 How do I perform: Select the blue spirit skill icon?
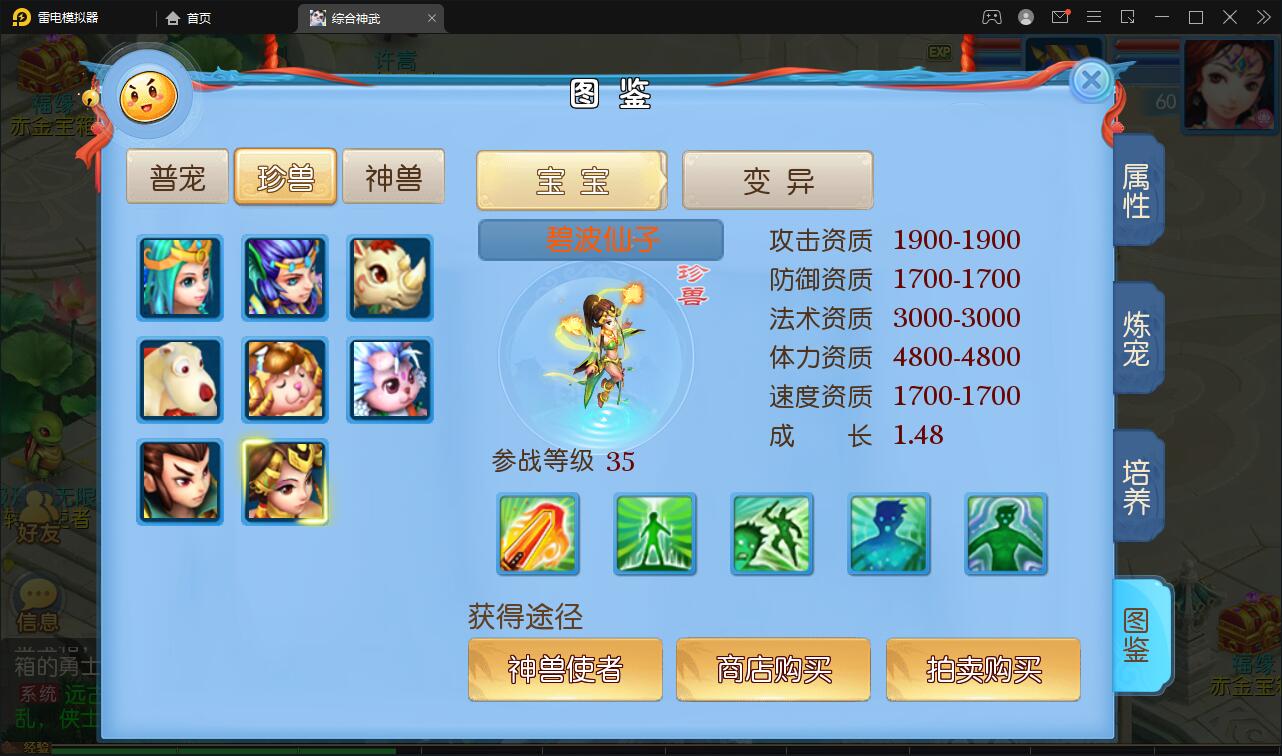(888, 534)
